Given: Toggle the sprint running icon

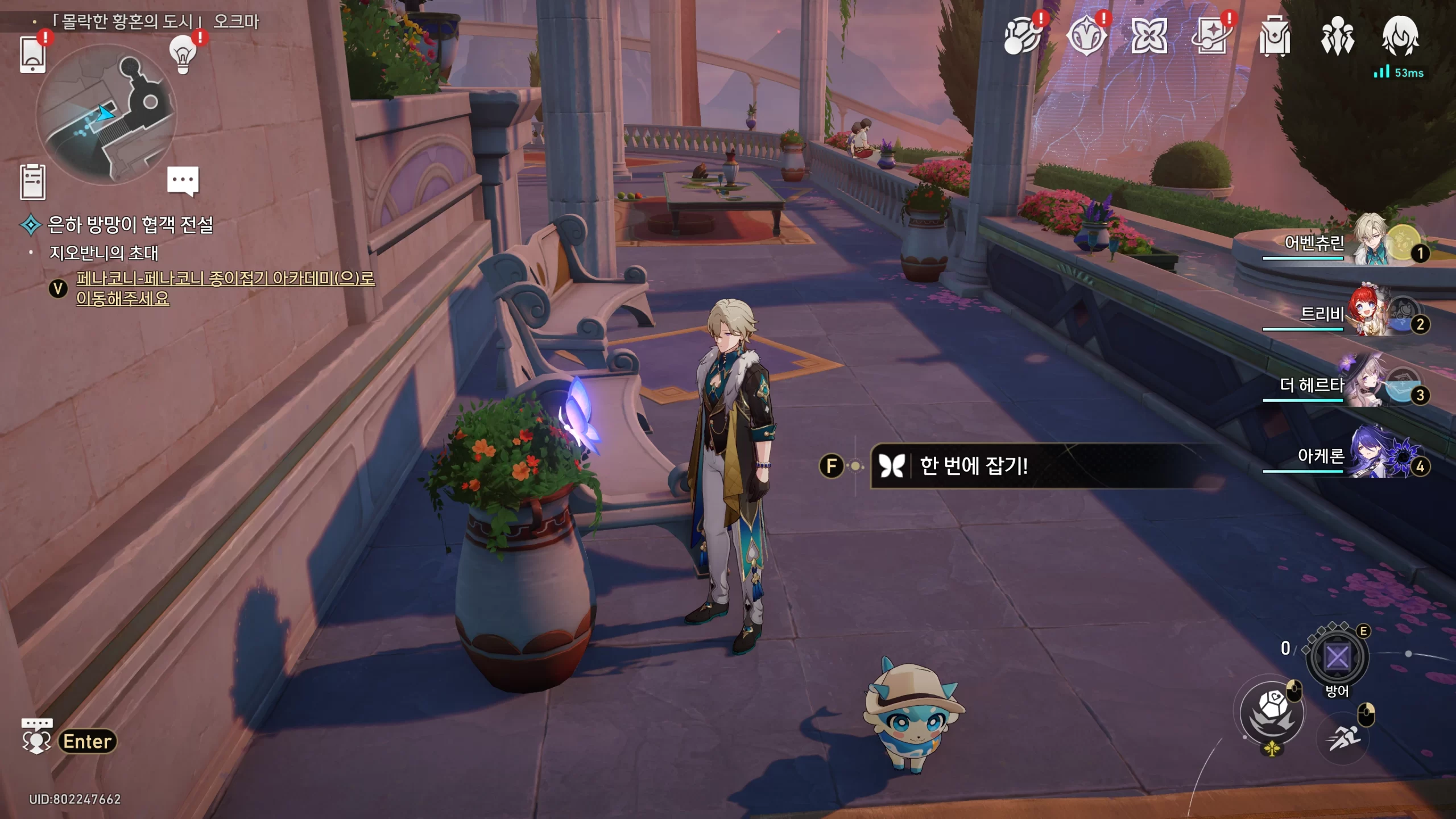Looking at the screenshot, I should click(x=1343, y=739).
